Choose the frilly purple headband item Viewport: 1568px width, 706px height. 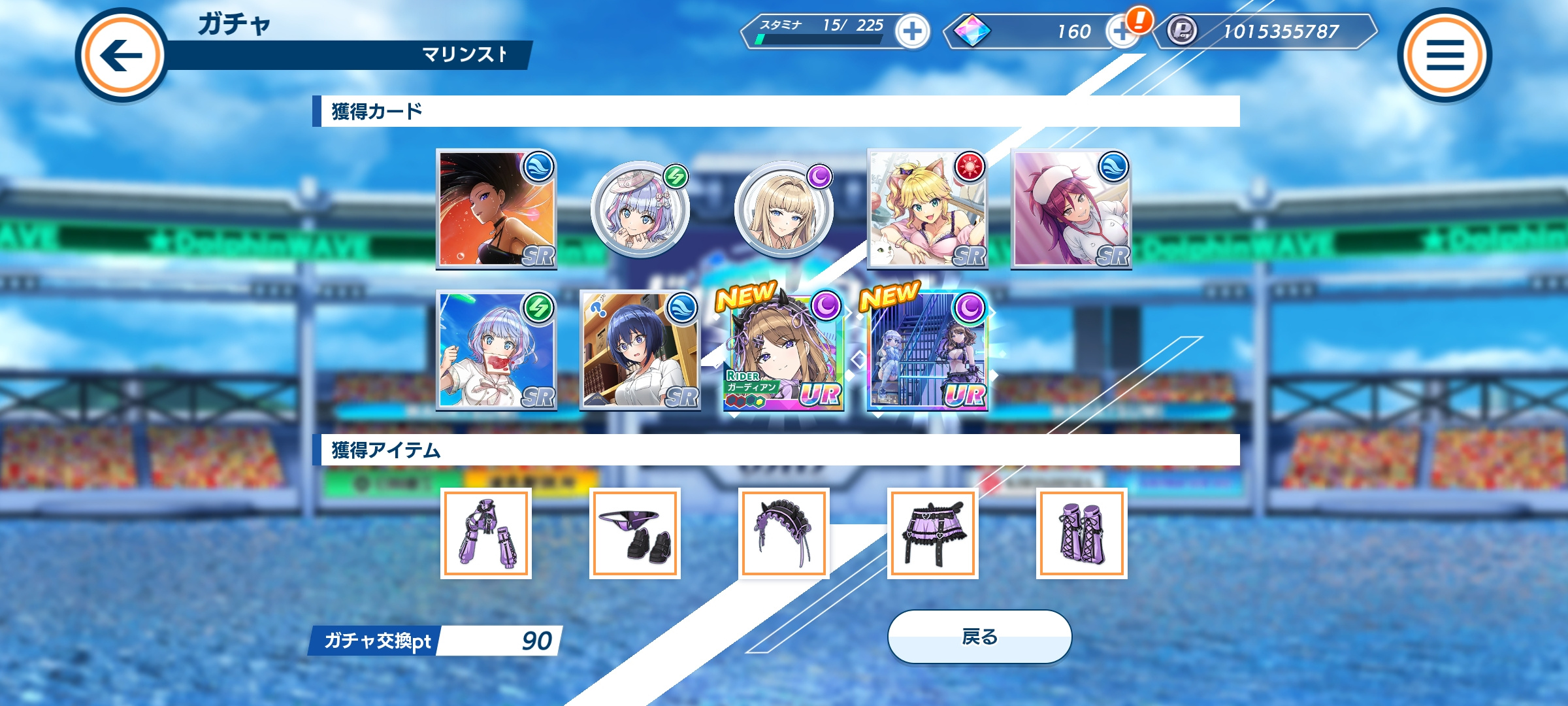click(x=784, y=533)
